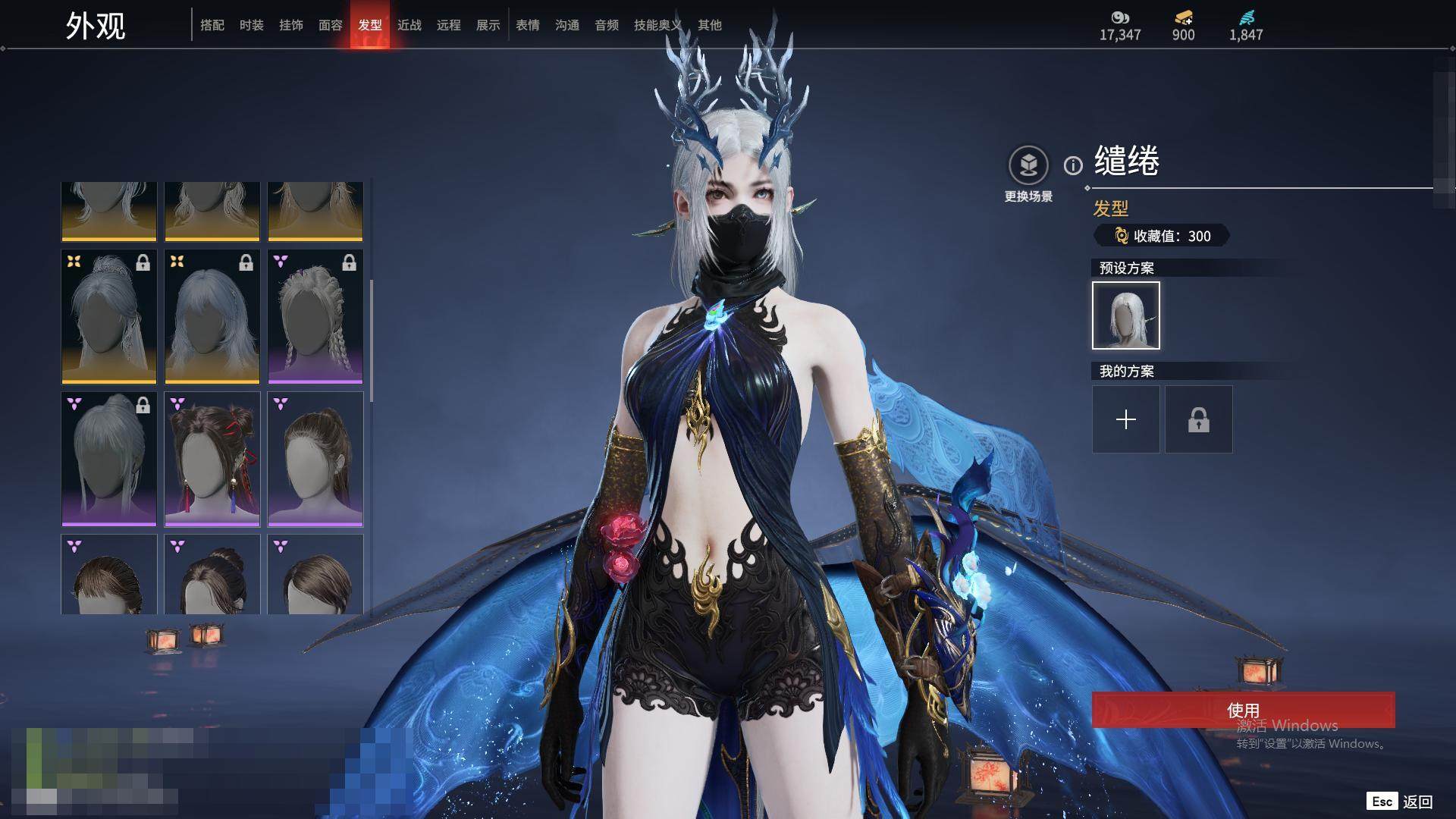
Task: Open the info icon beside 缱绻
Action: (1073, 165)
